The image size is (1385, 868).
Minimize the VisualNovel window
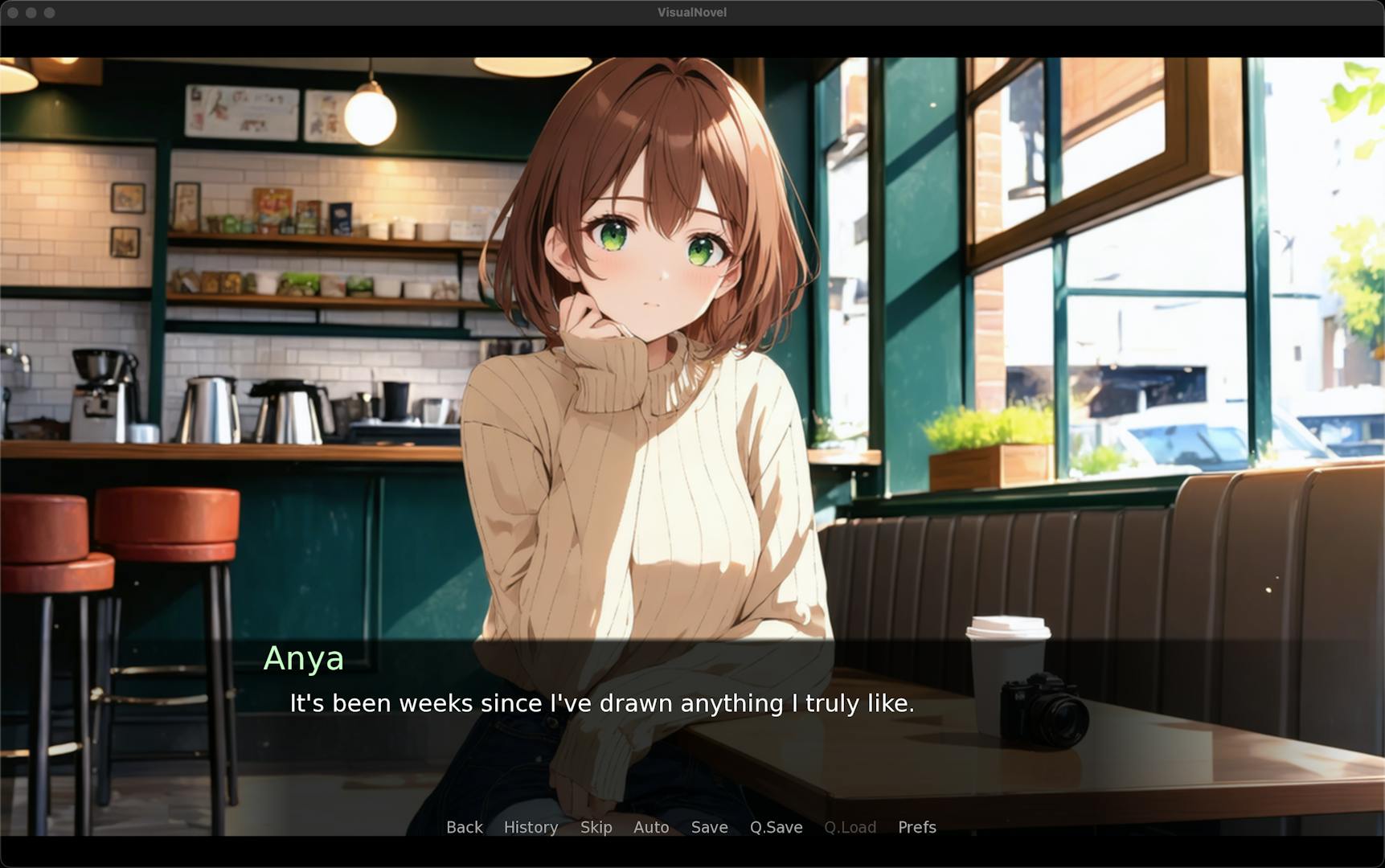31,13
